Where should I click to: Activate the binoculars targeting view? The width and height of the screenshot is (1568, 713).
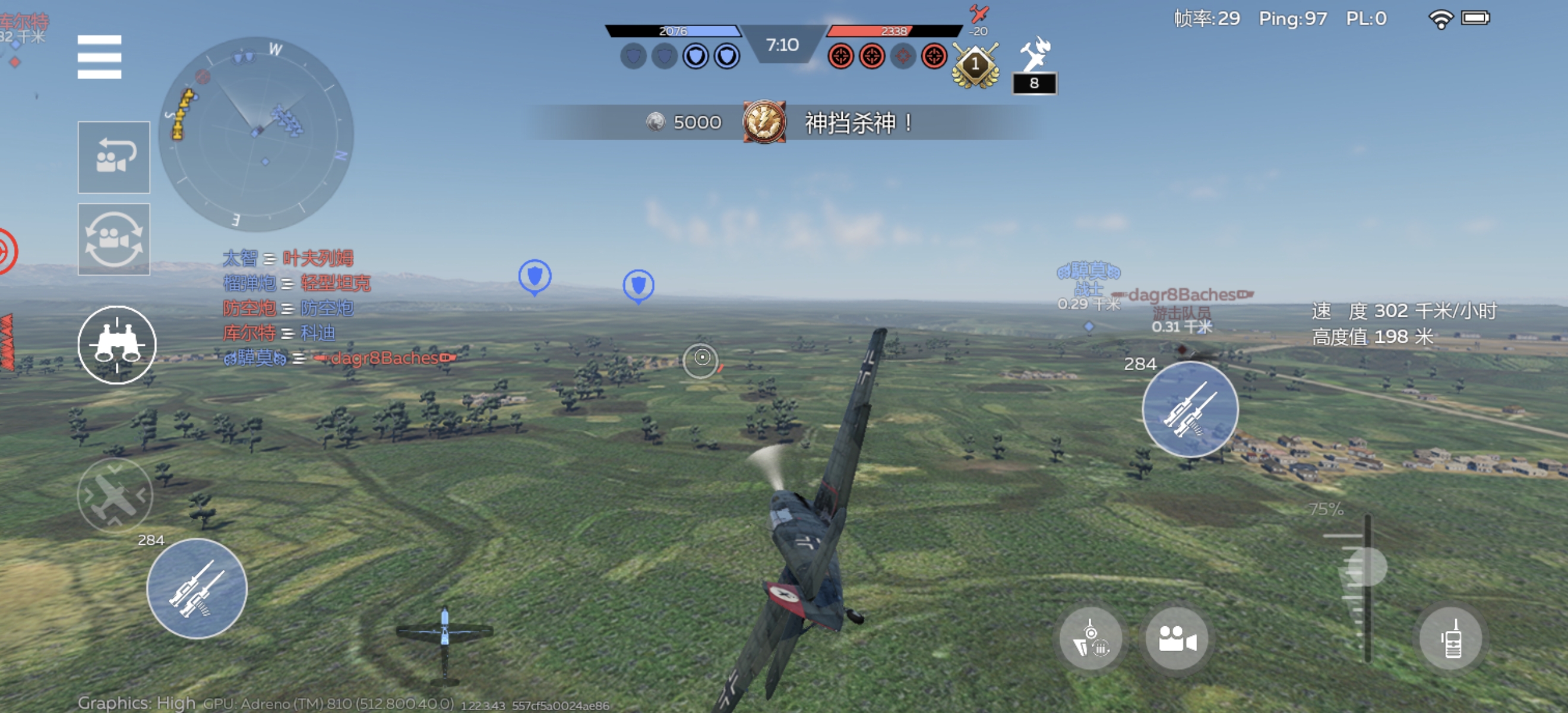(x=117, y=345)
